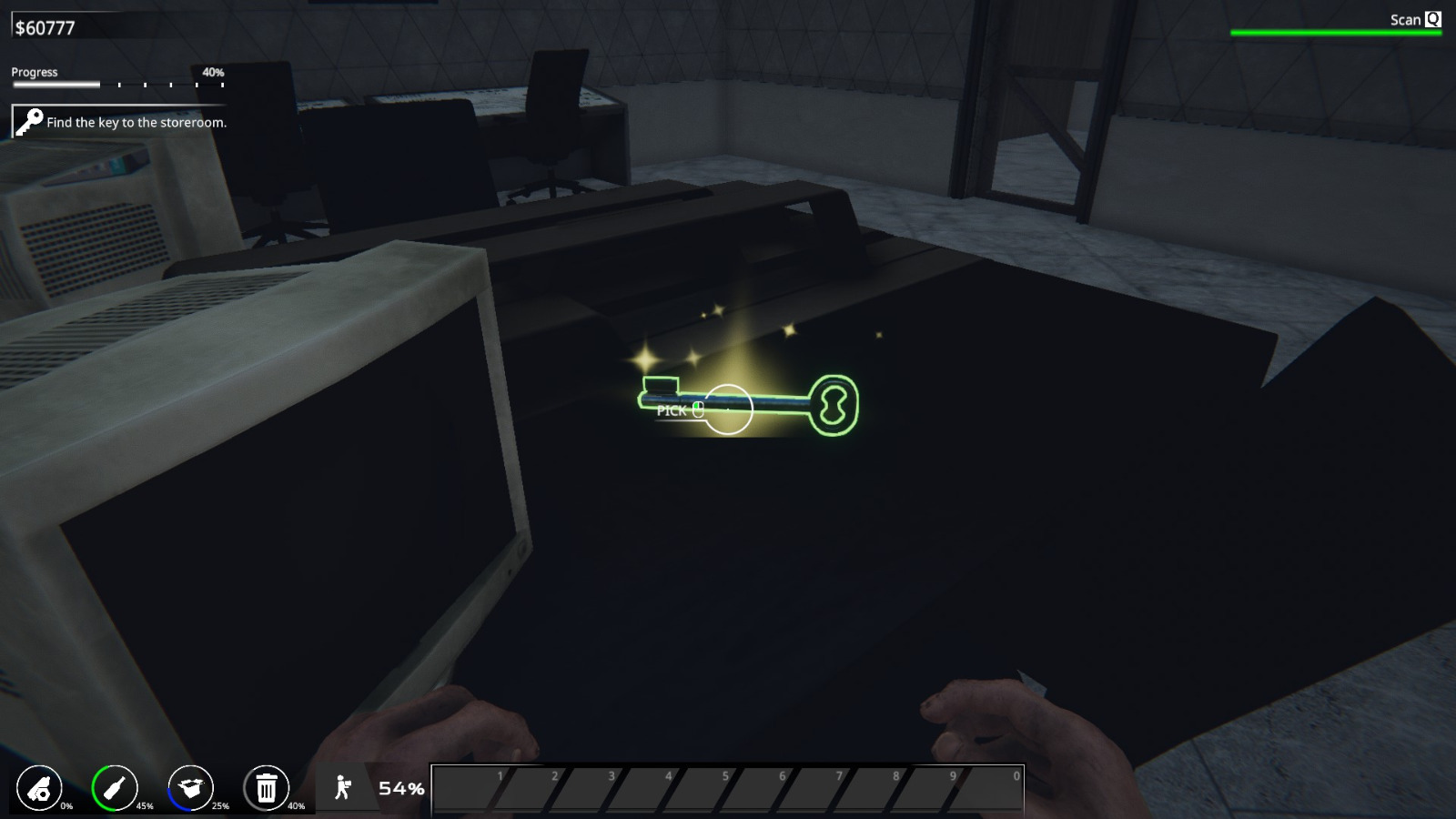The height and width of the screenshot is (819, 1456).
Task: Click the walking carrier icon next to 54%
Action: click(343, 787)
